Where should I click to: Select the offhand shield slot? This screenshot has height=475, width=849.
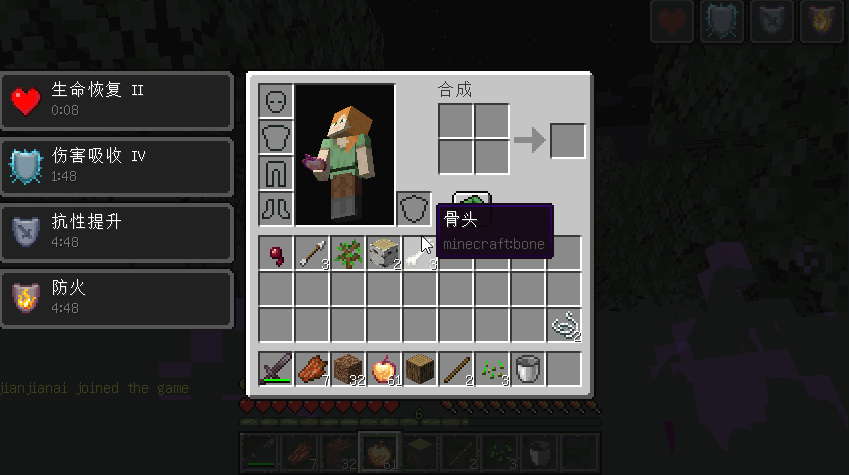coord(413,209)
